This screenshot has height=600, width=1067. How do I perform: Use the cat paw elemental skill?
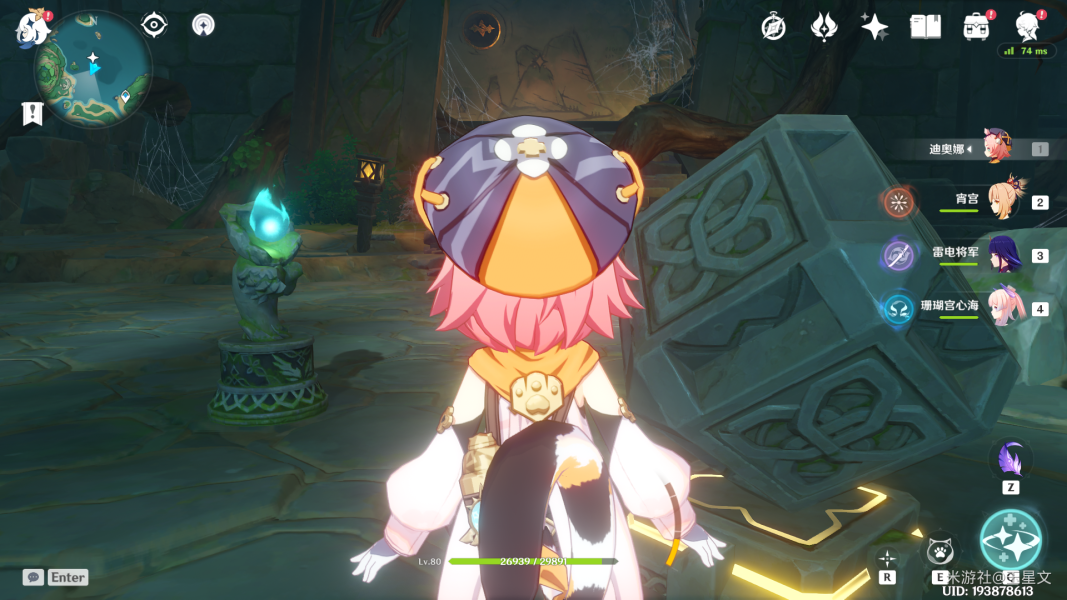(940, 551)
